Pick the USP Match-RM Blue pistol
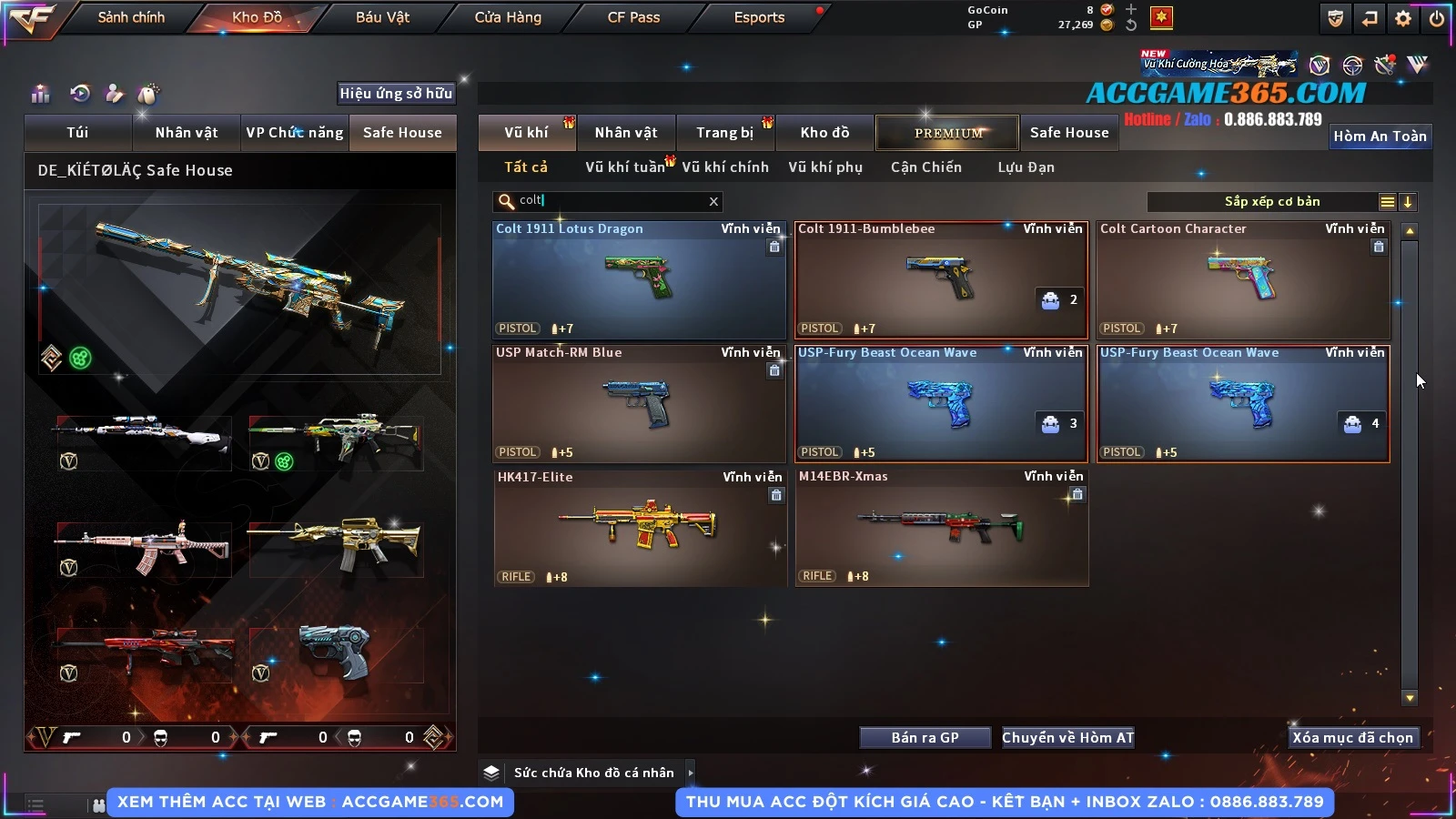 (638, 404)
